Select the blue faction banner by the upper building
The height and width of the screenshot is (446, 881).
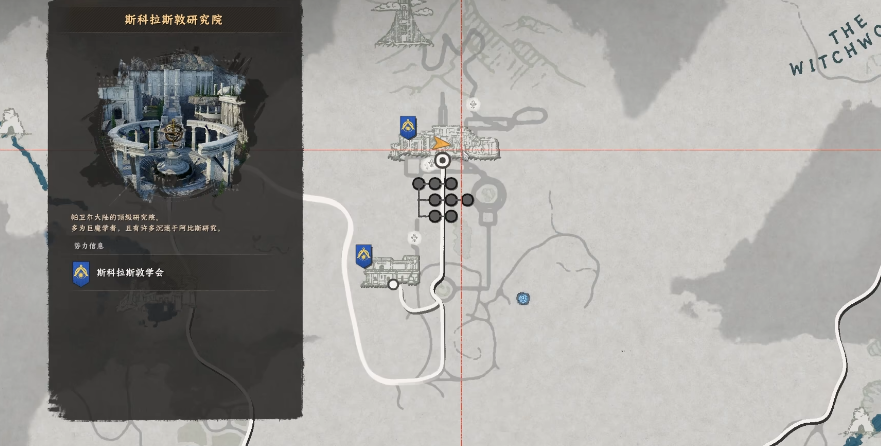(x=408, y=127)
